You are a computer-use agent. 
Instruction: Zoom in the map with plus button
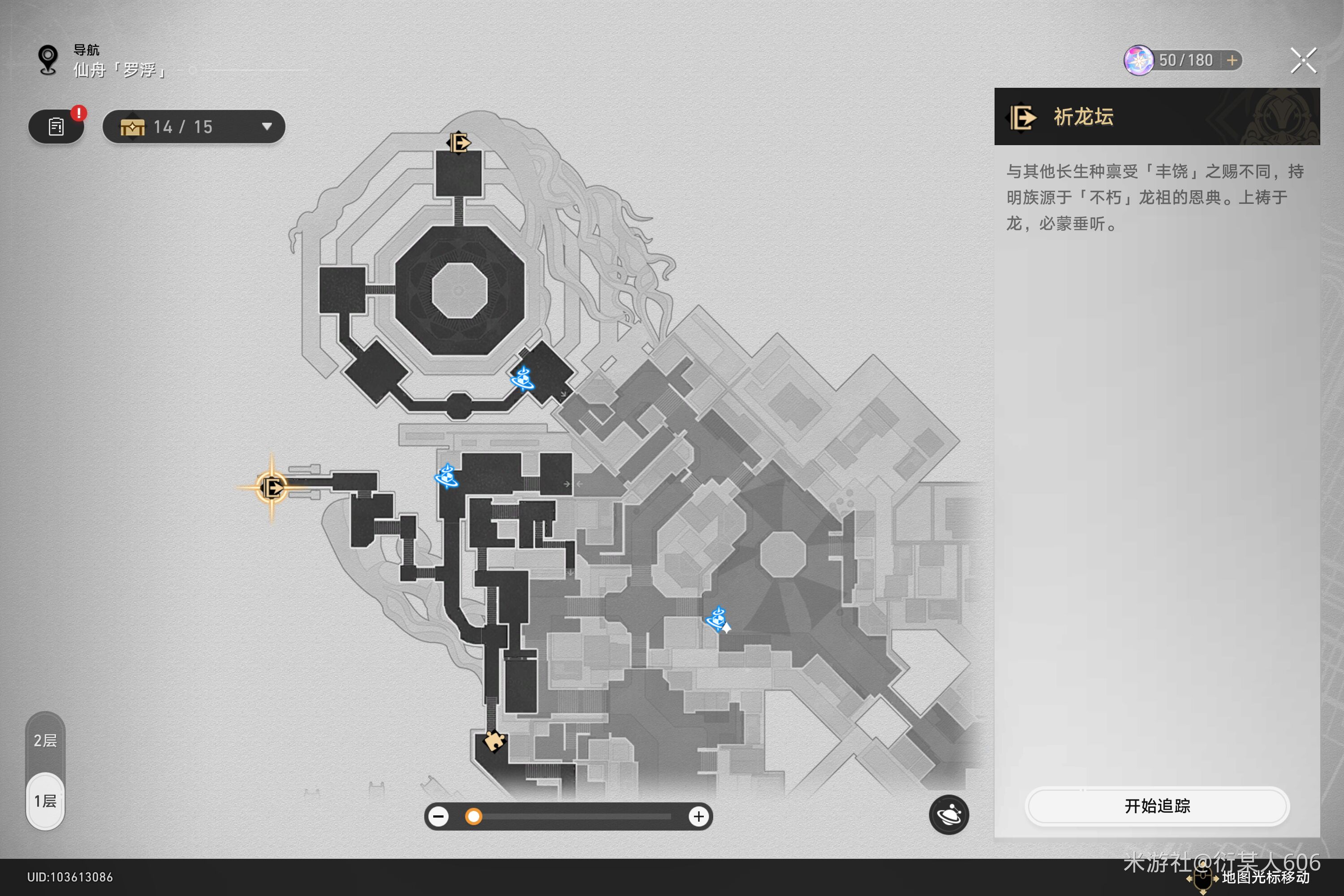pos(698,817)
